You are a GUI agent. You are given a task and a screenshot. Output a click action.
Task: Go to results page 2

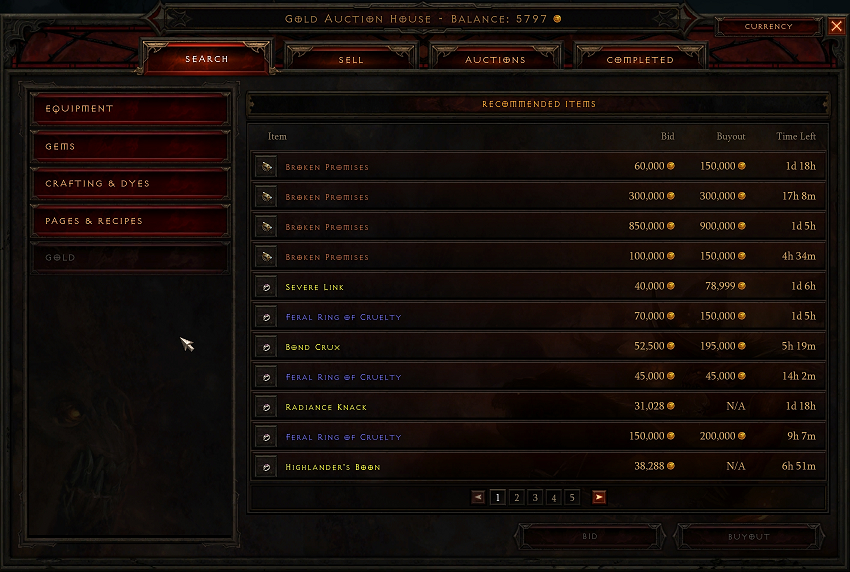pos(516,497)
